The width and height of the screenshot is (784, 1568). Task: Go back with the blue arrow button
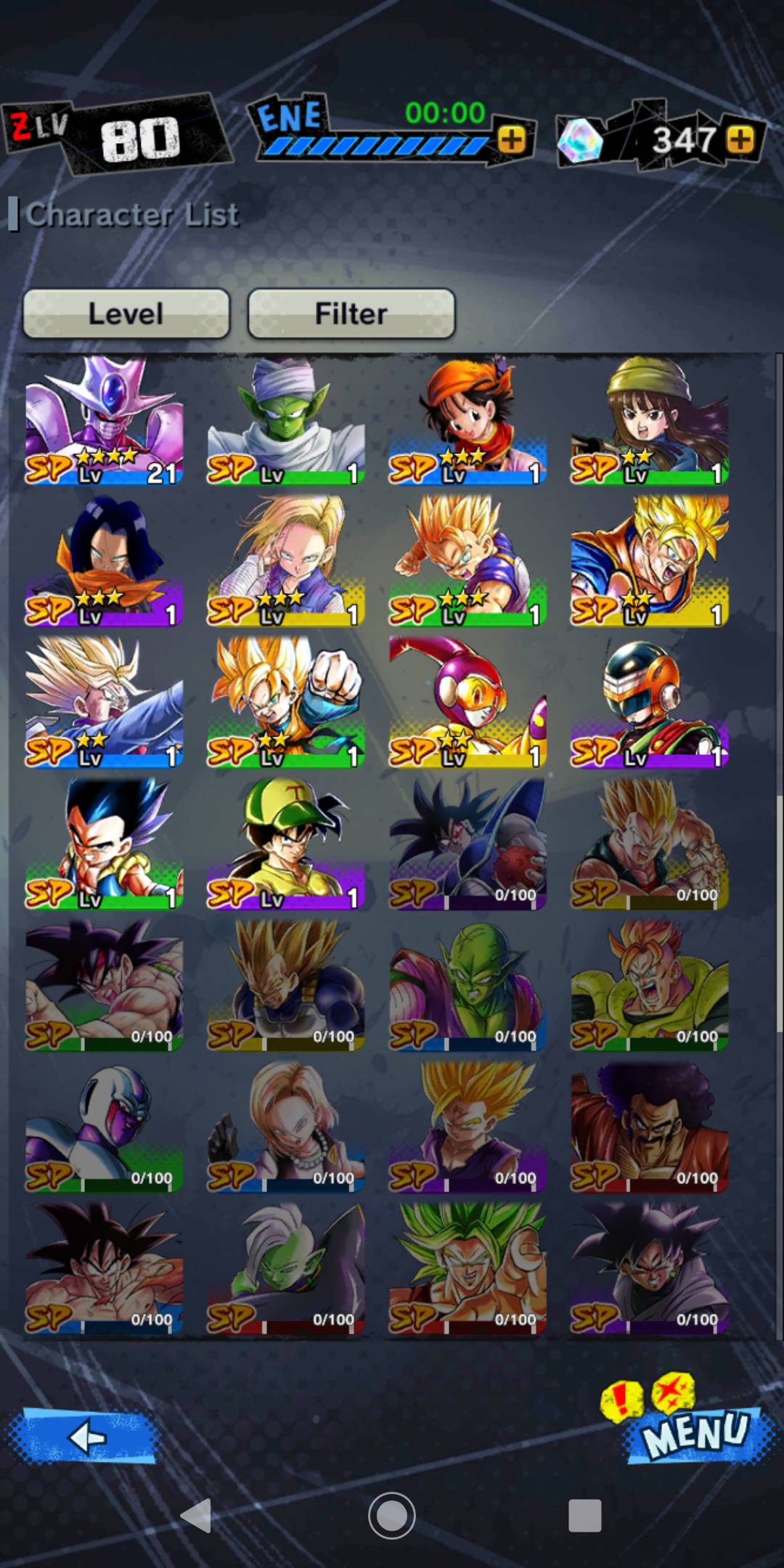83,1436
